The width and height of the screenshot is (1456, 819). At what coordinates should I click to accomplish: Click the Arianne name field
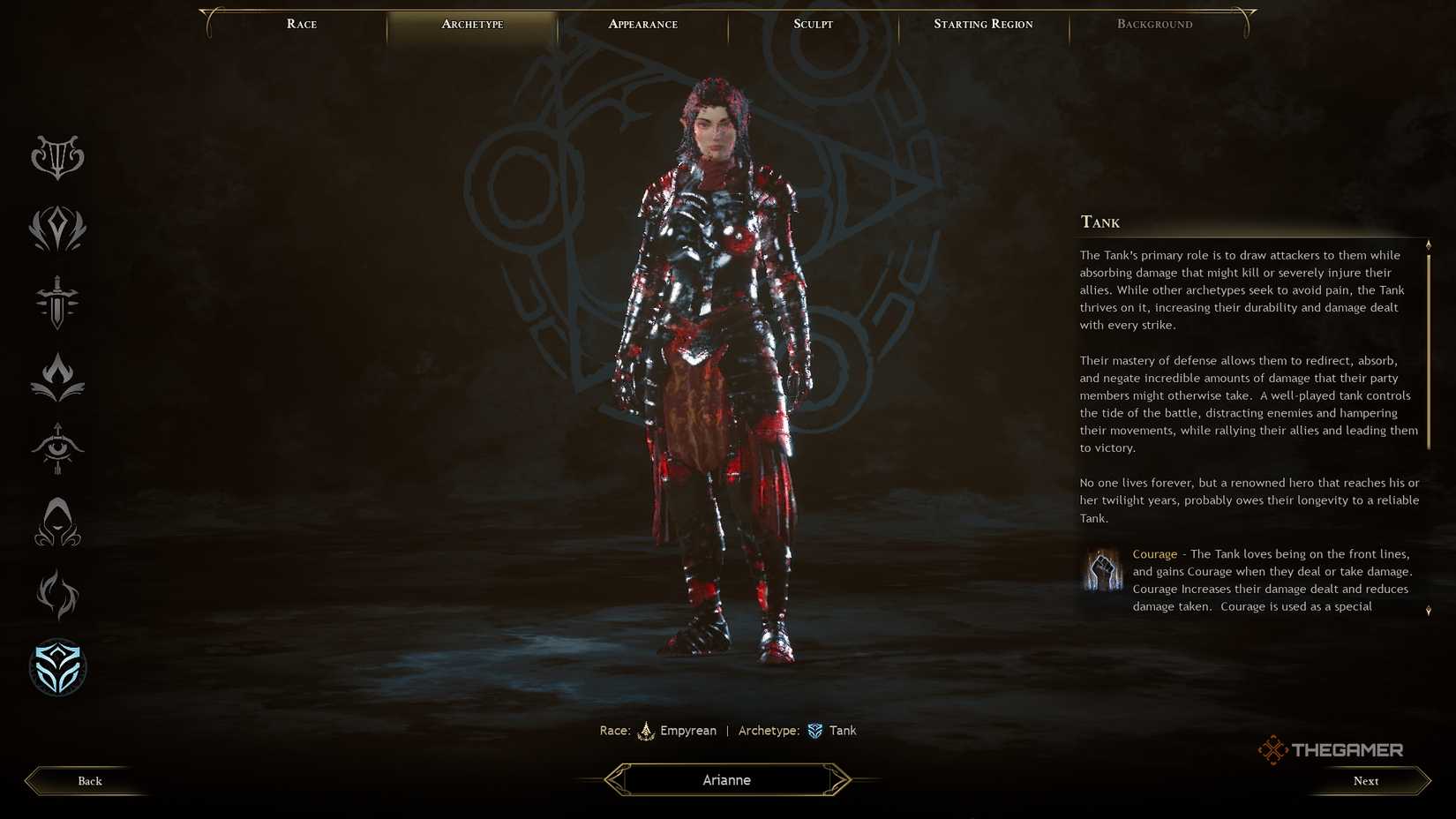coord(725,779)
